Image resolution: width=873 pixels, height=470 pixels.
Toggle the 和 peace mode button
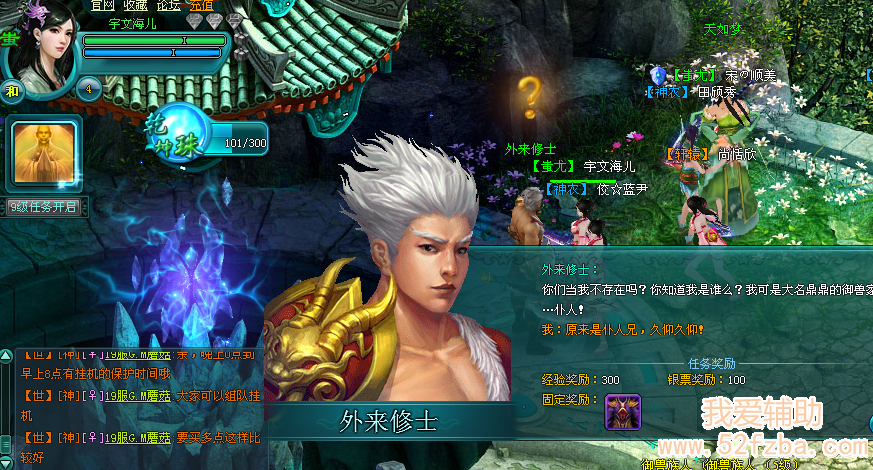[11, 87]
